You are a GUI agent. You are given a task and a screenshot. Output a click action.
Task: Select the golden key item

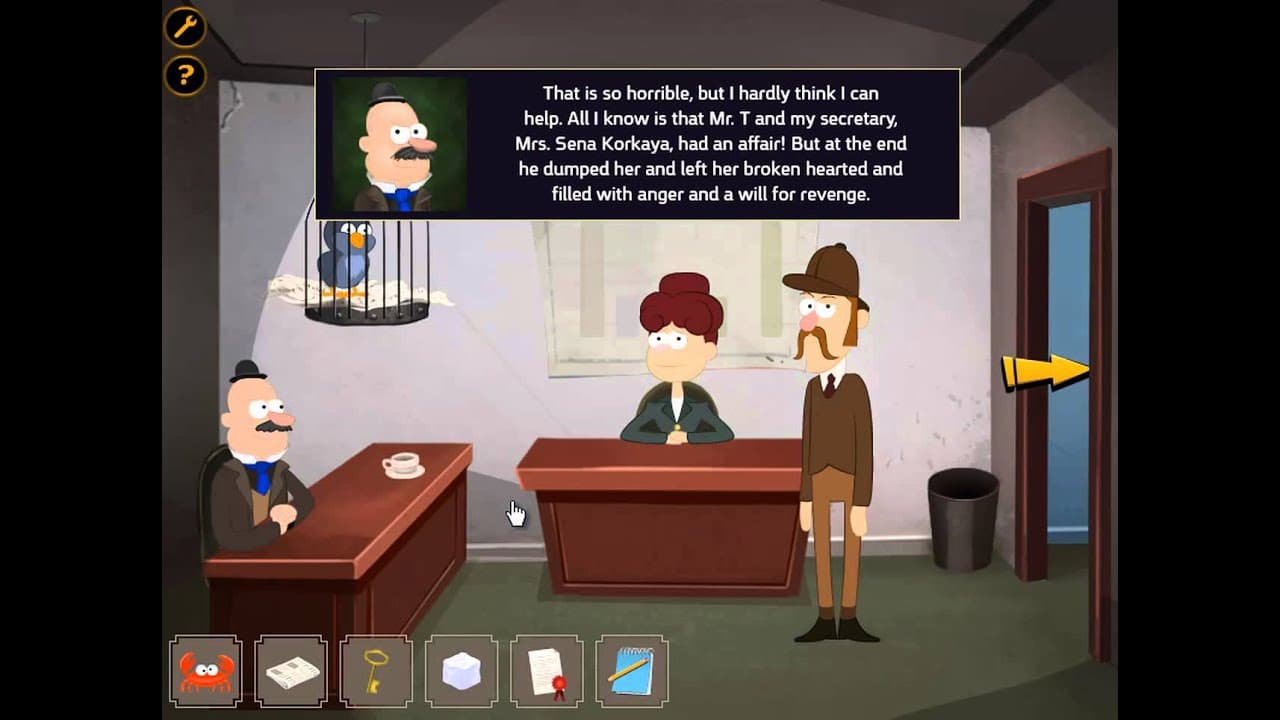376,670
